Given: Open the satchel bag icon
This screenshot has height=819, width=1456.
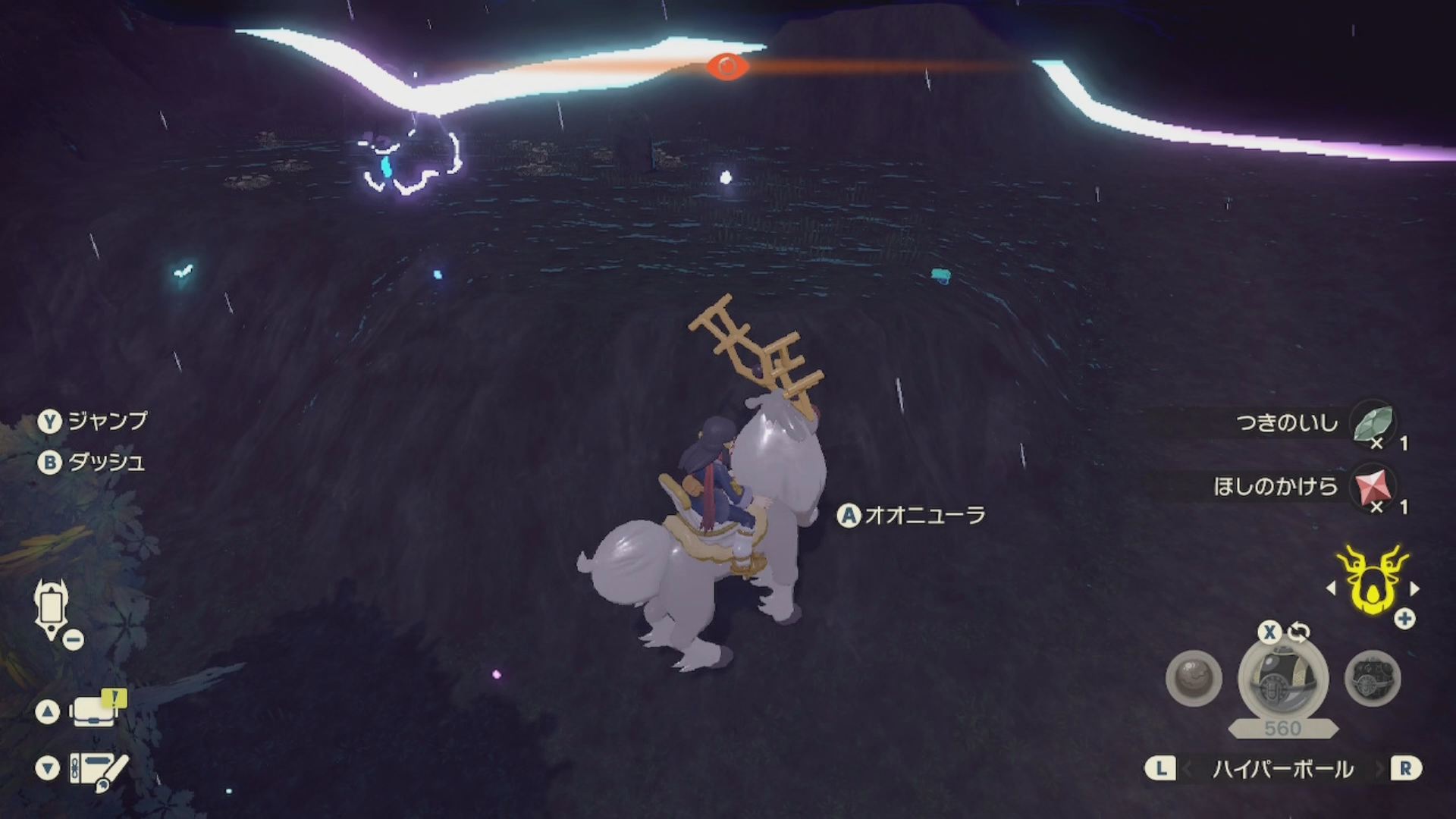Looking at the screenshot, I should tap(94, 711).
